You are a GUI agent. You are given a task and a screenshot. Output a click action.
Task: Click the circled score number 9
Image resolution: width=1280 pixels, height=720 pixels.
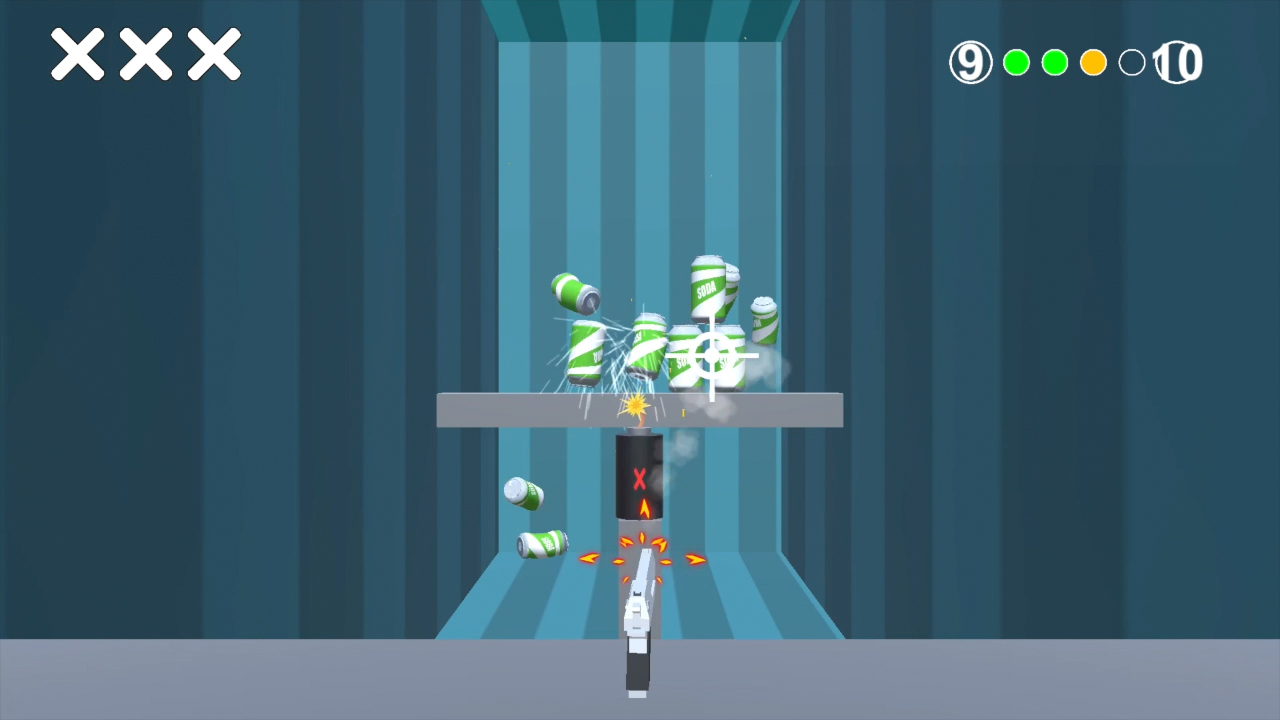coord(970,62)
